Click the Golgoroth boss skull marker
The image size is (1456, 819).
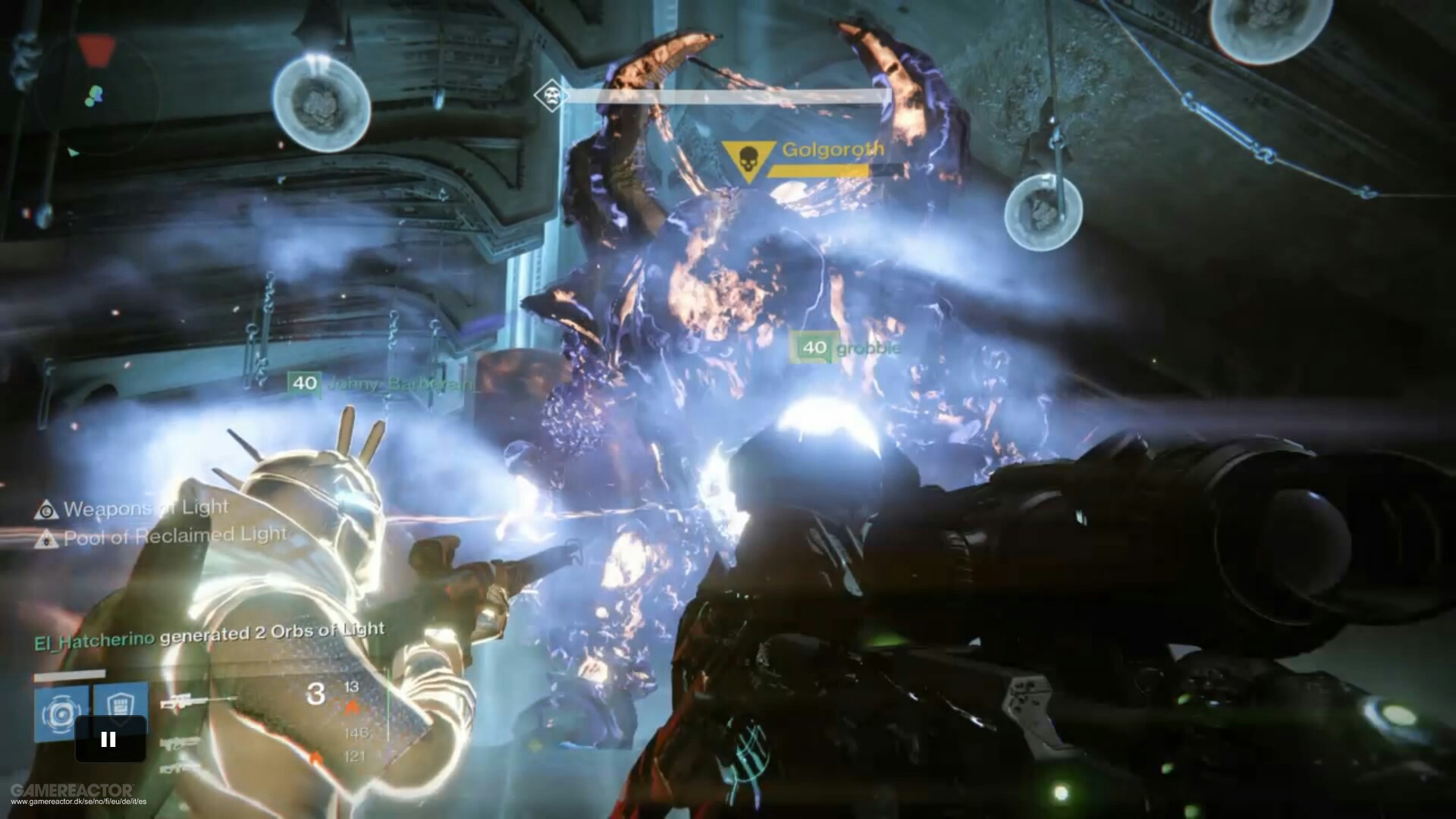click(747, 159)
